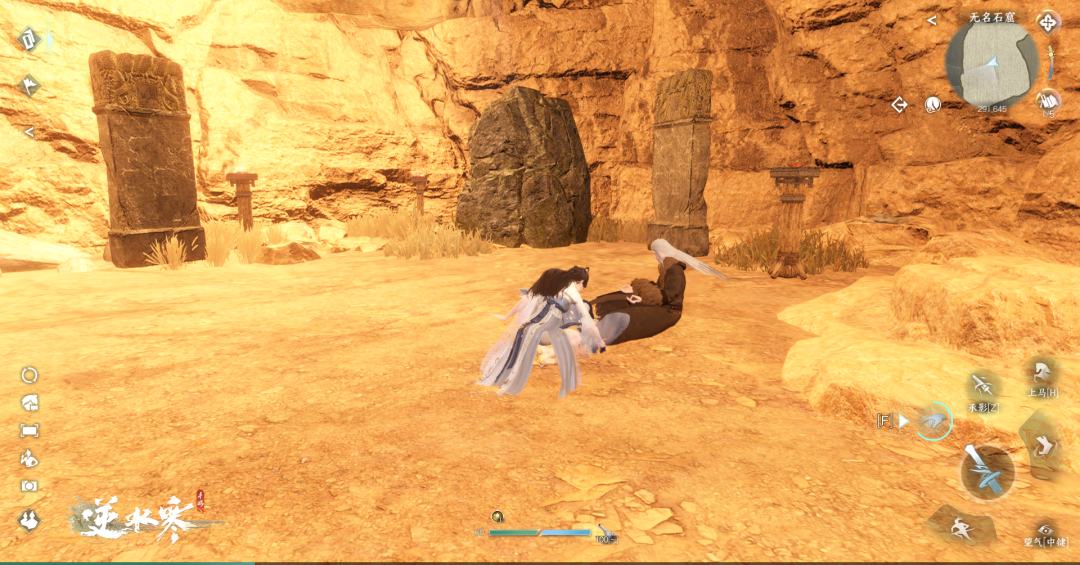Viewport: 1080px width, 565px height.
Task: Expand the left side panel arrow
Action: coord(29,132)
